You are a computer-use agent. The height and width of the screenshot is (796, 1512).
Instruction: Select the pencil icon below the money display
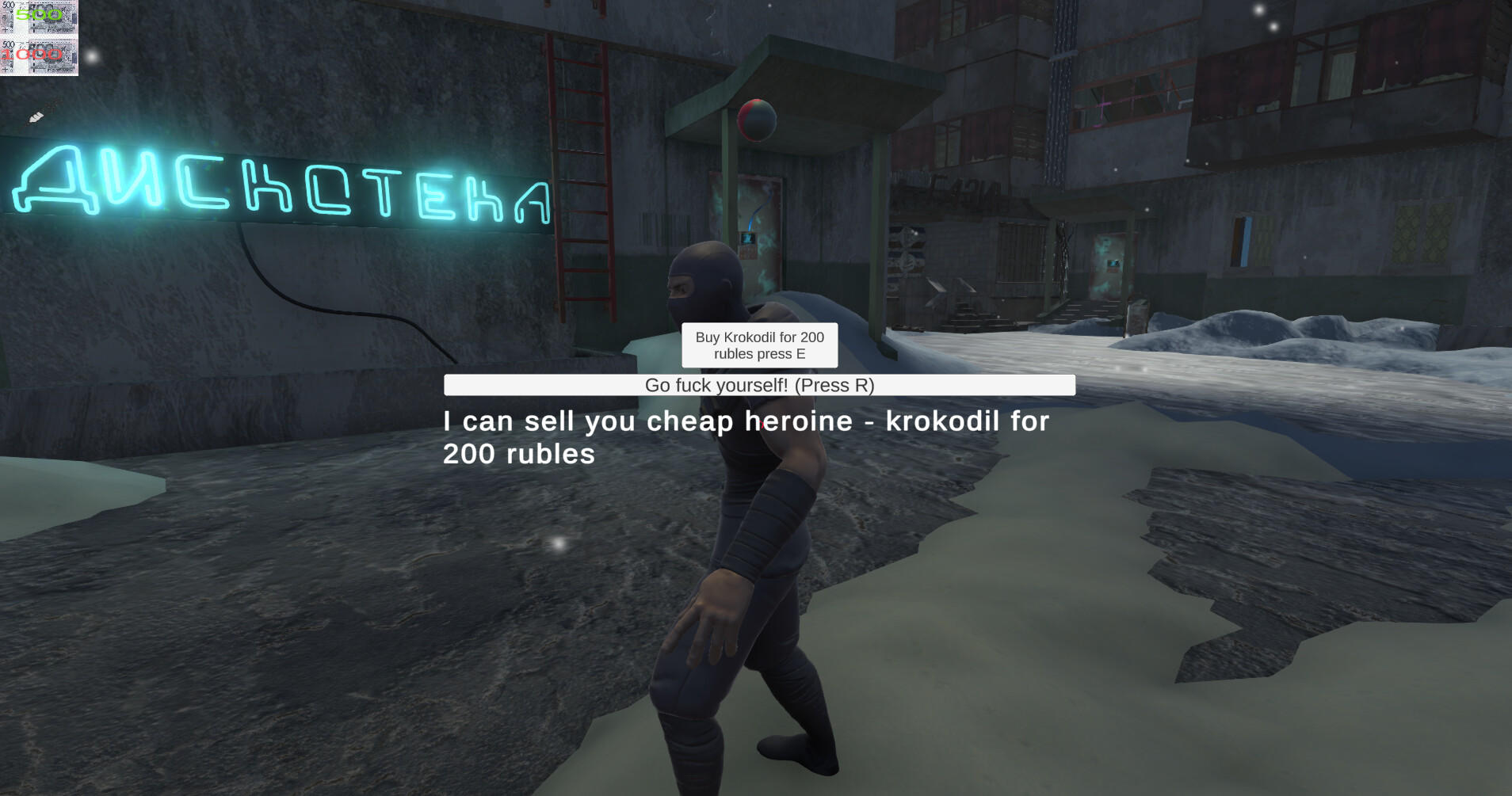[35, 116]
